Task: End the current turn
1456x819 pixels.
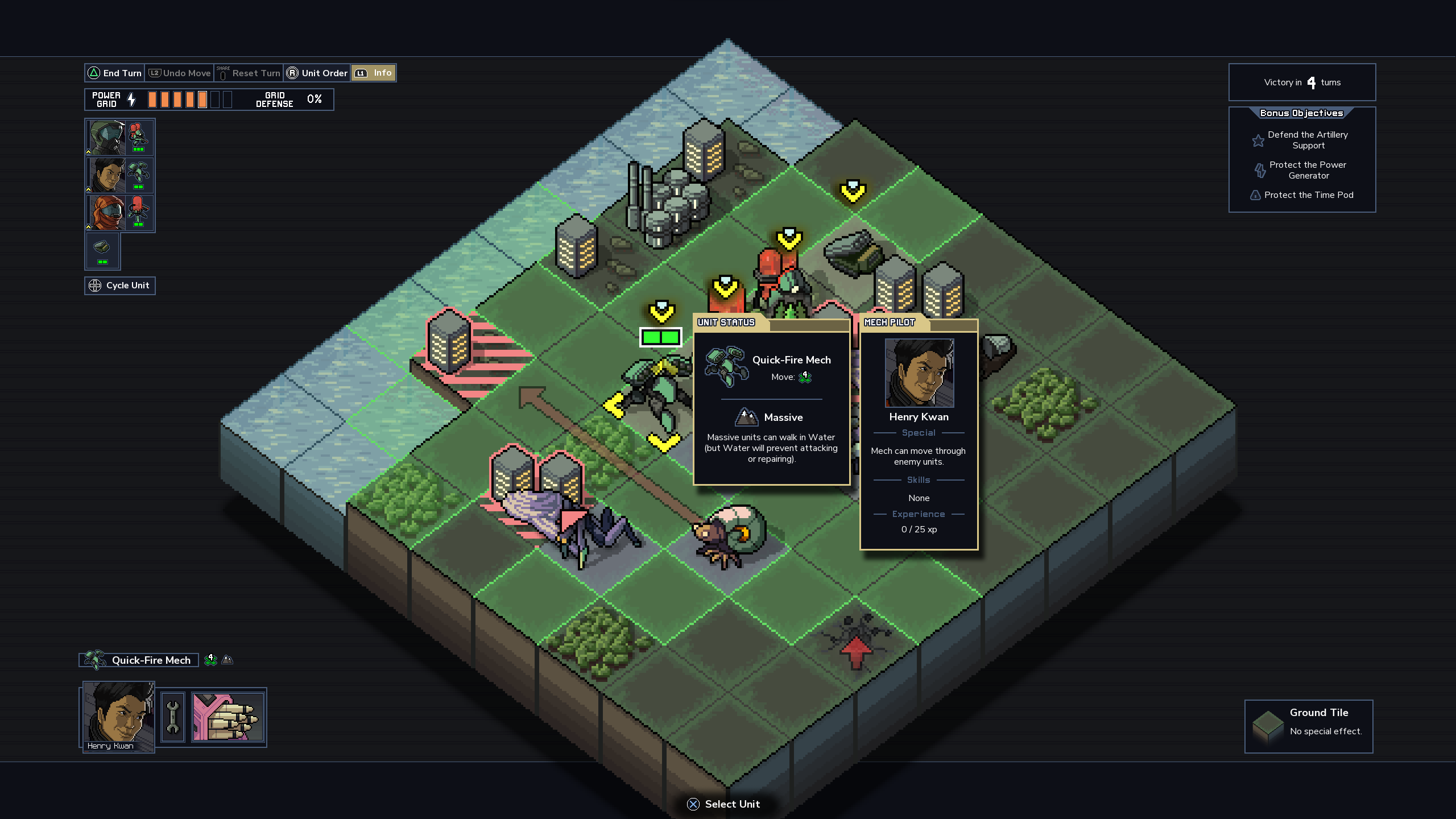Action: pos(115,73)
